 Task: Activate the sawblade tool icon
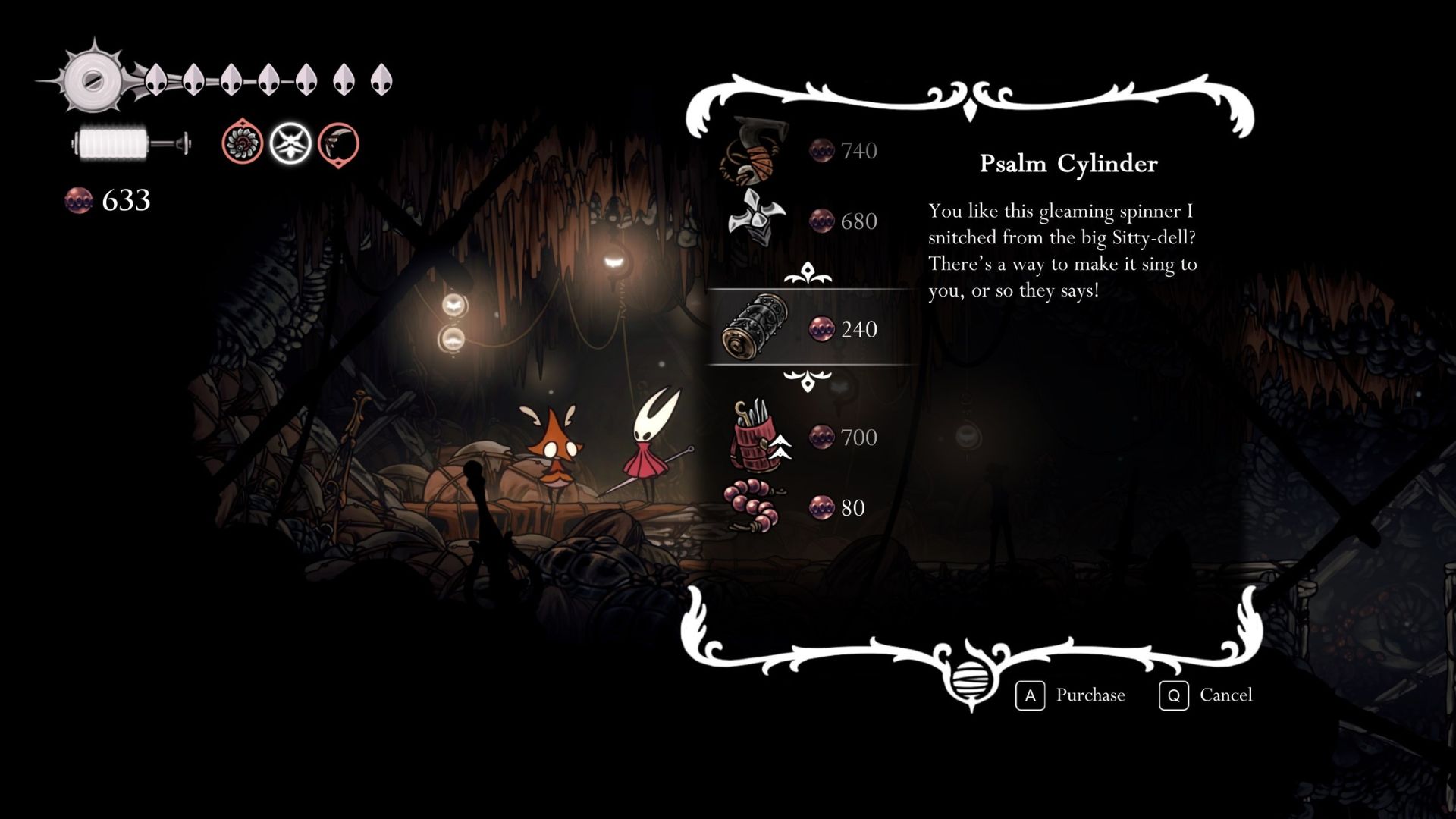point(243,143)
